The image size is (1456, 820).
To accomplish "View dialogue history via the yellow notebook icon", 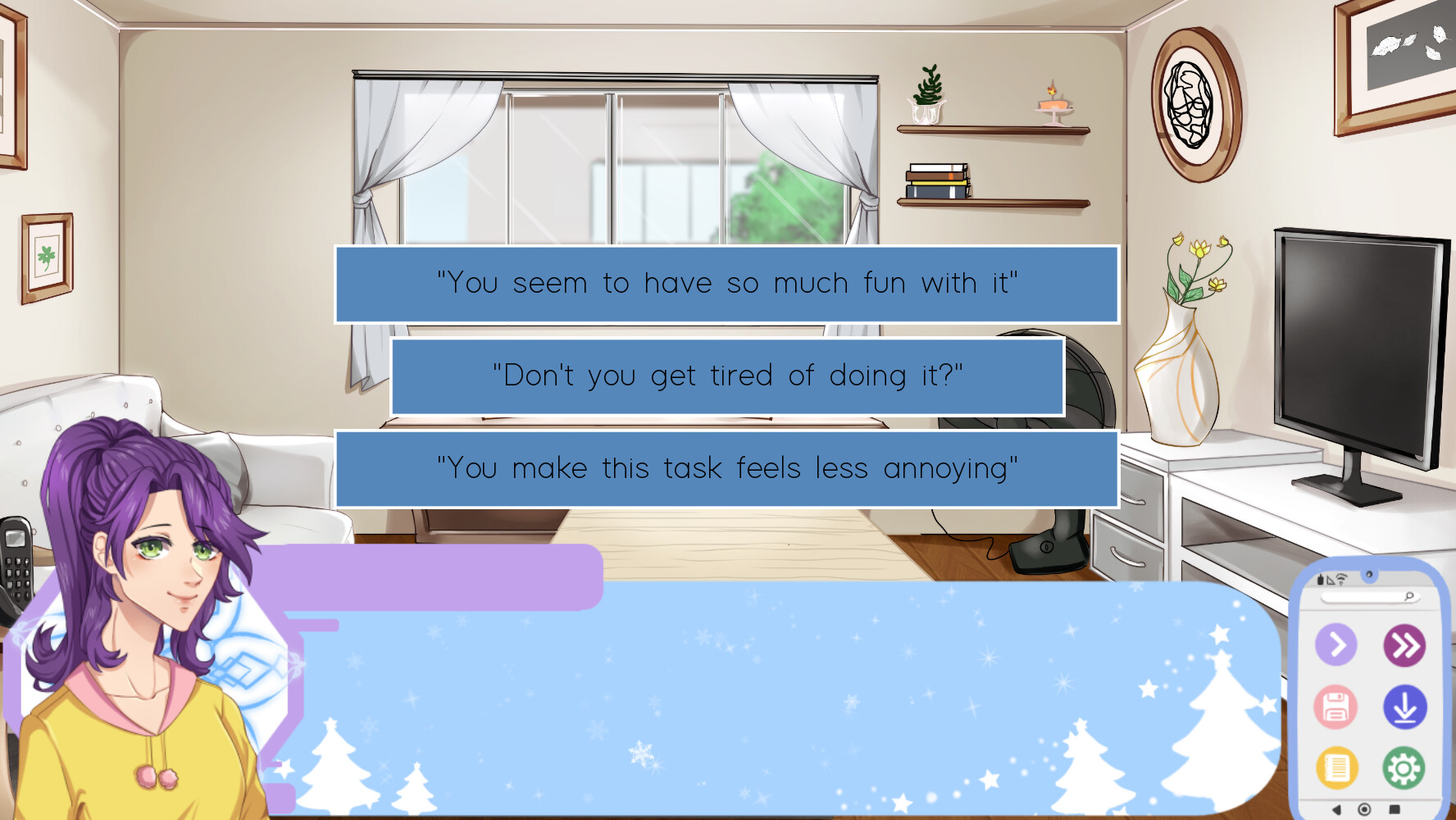I will 1336,767.
